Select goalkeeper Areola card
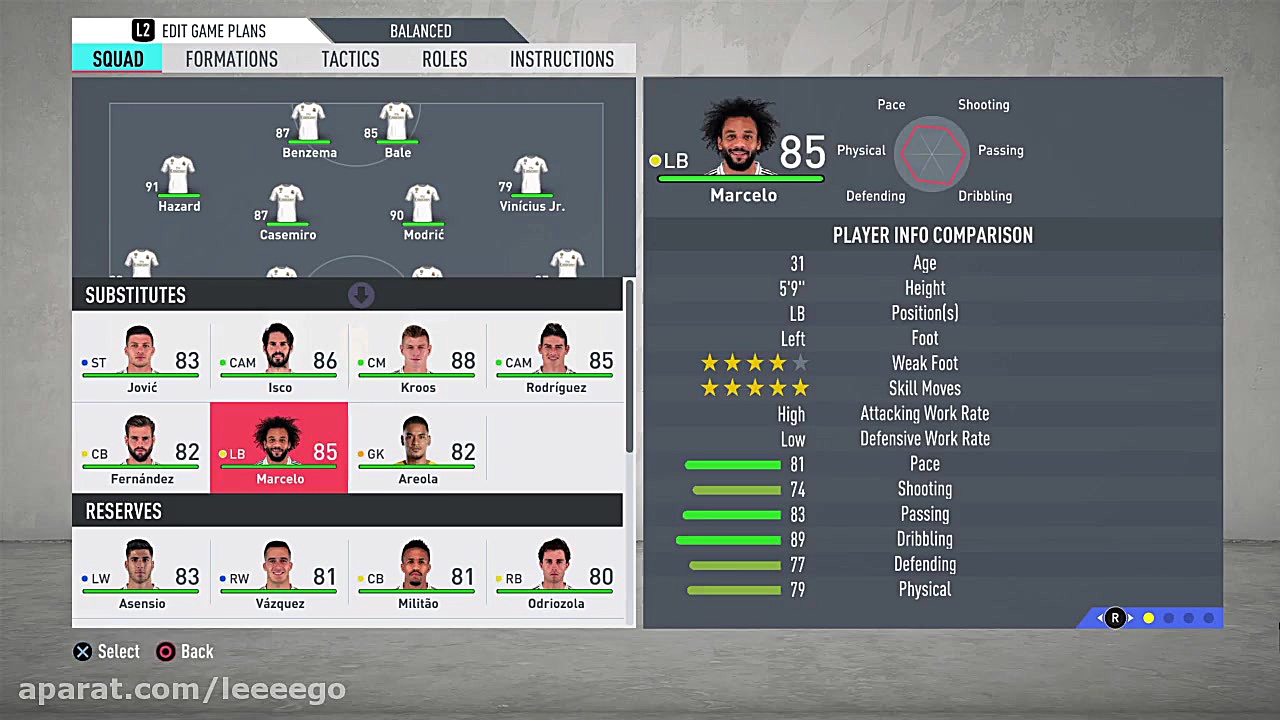This screenshot has width=1280, height=720. [417, 449]
